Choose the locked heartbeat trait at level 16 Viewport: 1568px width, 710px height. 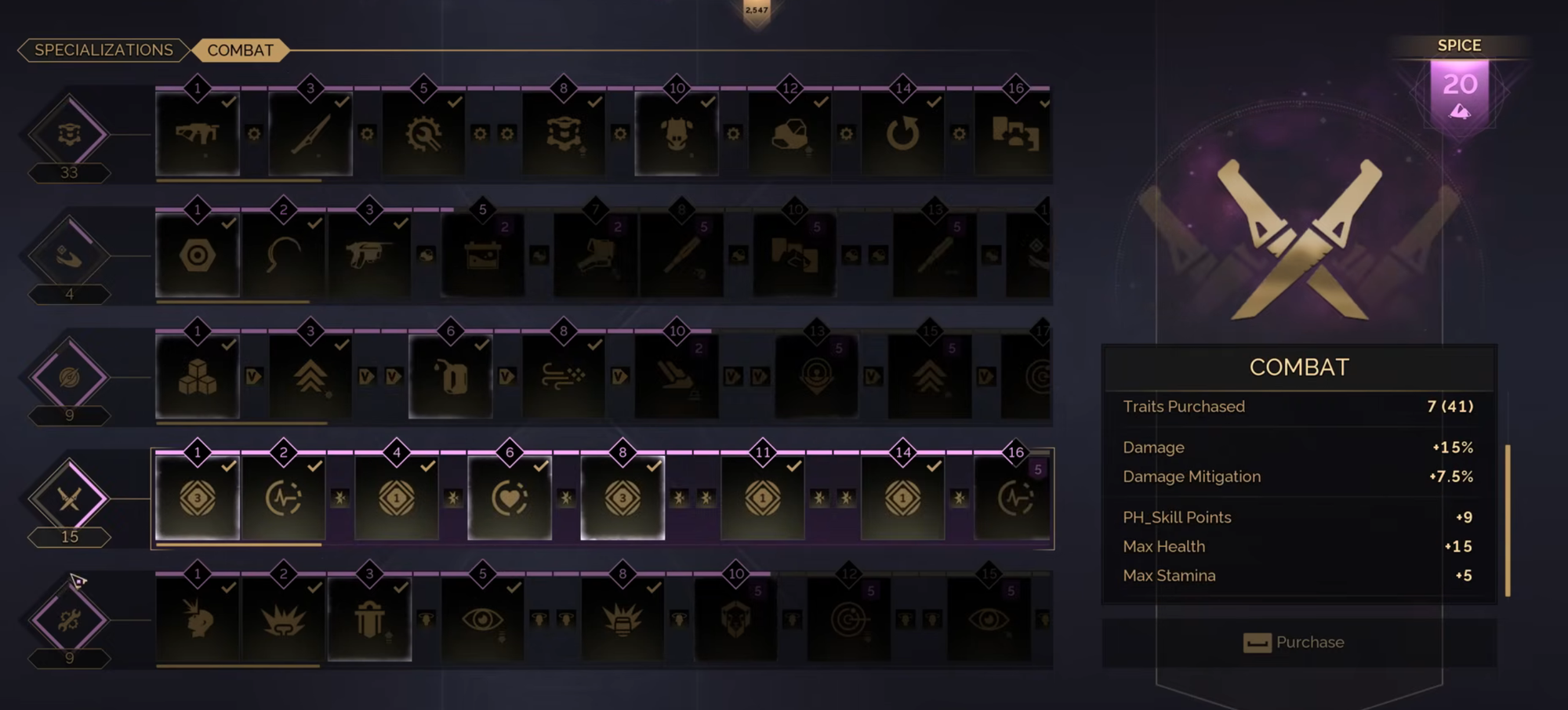point(1014,498)
